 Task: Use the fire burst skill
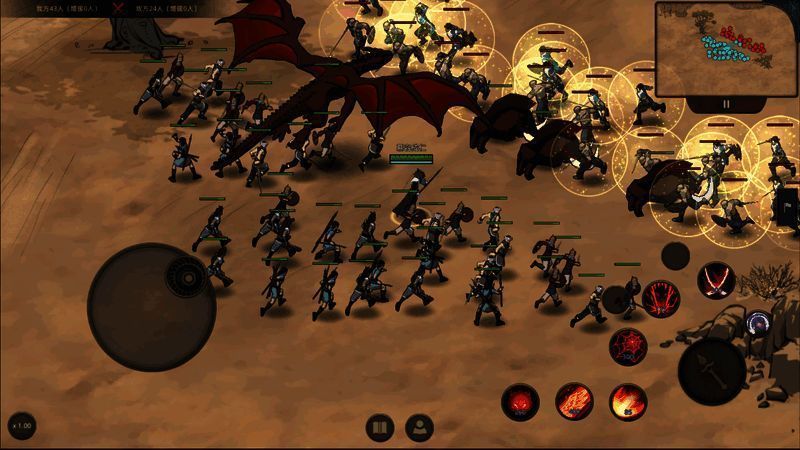(x=628, y=401)
